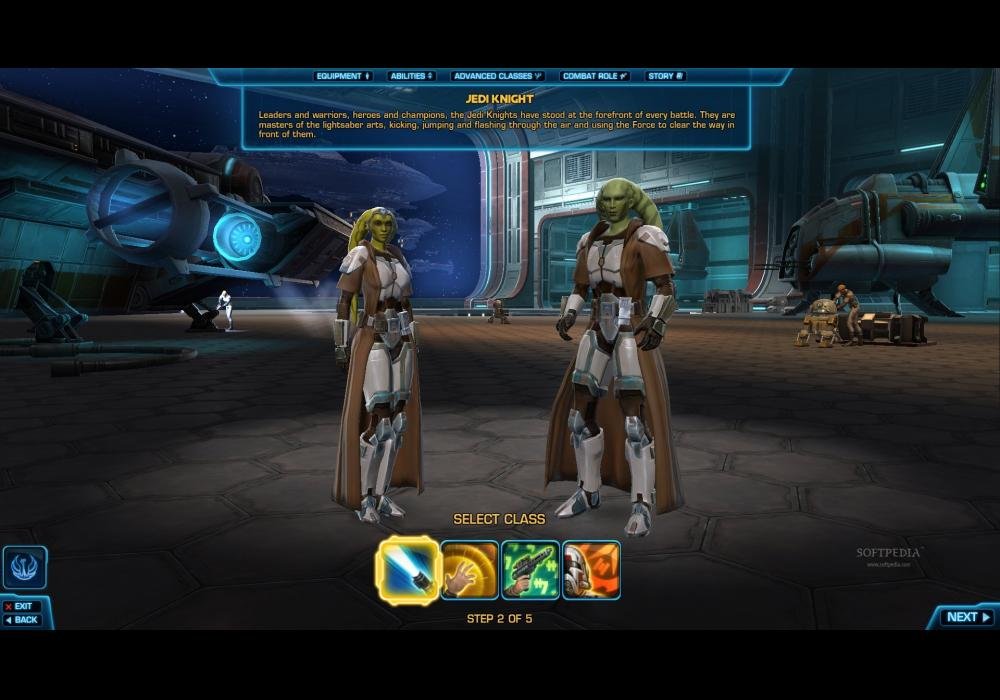Pick the Trooper rifle class icon
Screen dimensions: 1000x700
tap(530, 570)
